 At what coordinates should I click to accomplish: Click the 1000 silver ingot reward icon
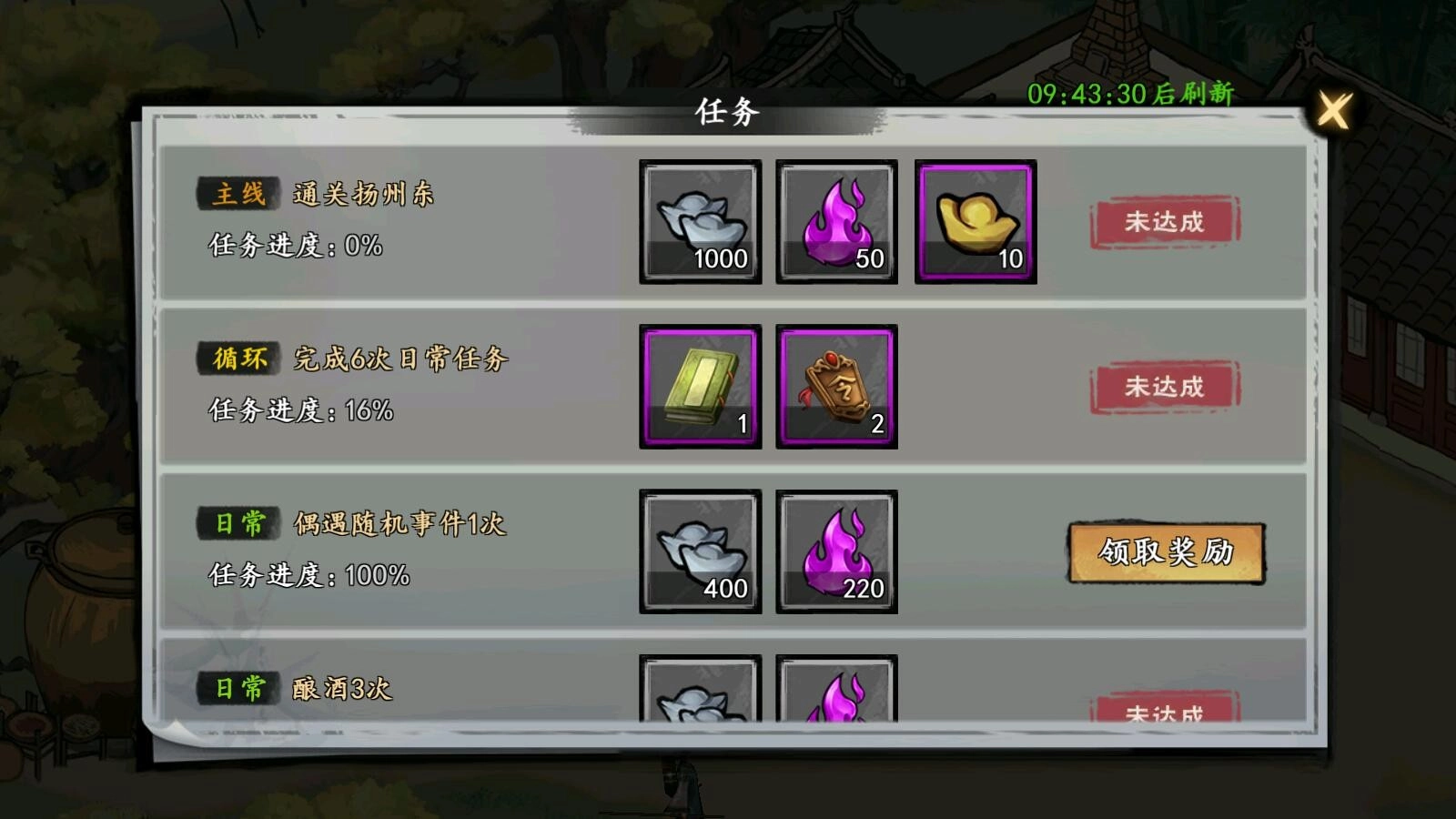click(x=699, y=221)
